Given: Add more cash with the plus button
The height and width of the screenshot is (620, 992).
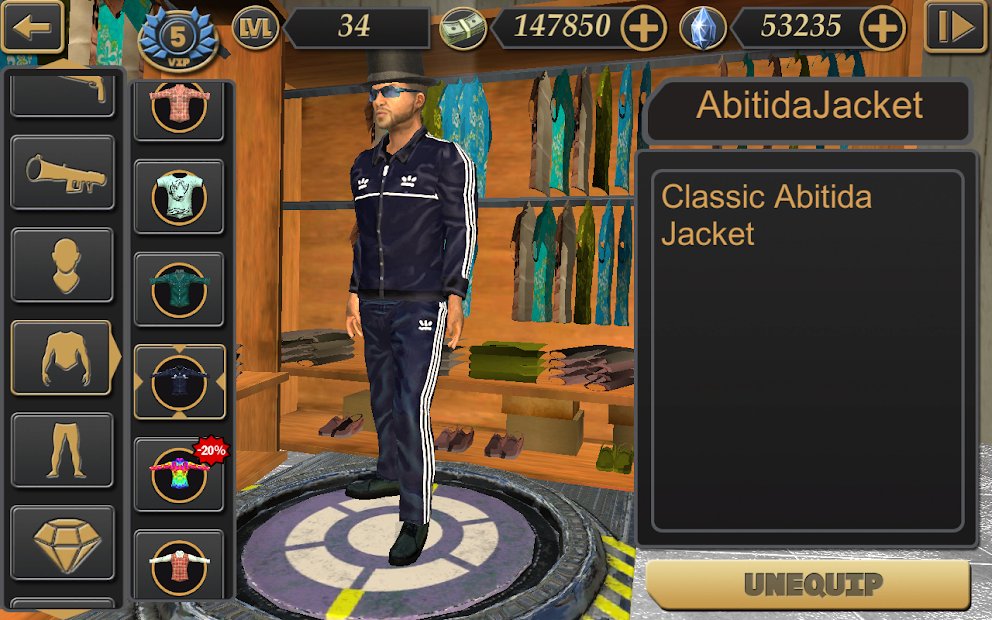Looking at the screenshot, I should 643,29.
